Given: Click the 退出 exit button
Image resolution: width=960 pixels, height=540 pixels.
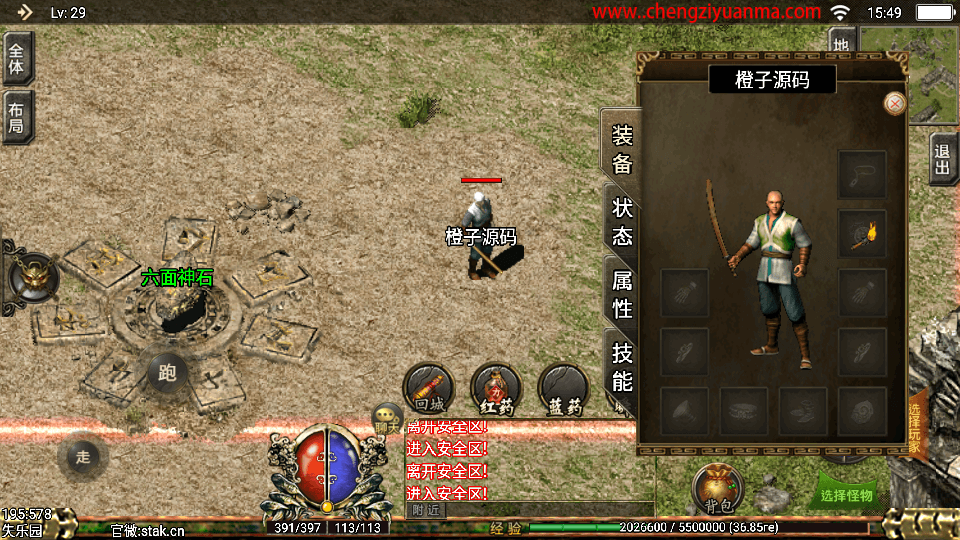Looking at the screenshot, I should 942,159.
